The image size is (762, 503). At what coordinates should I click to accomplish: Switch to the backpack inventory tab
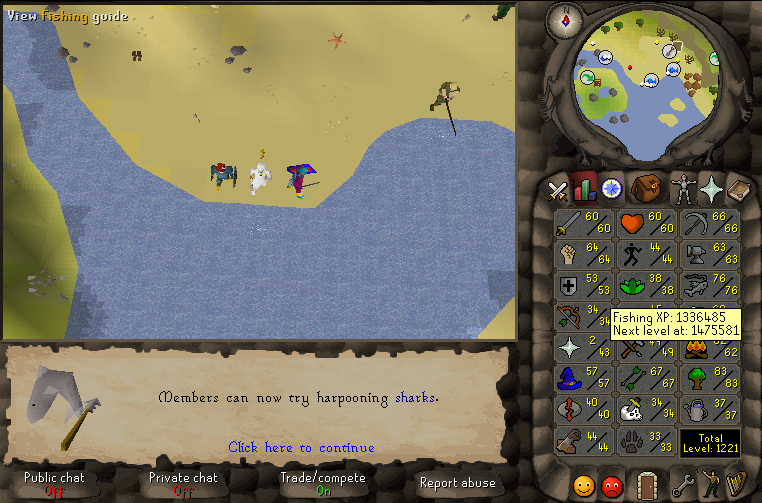[x=645, y=188]
